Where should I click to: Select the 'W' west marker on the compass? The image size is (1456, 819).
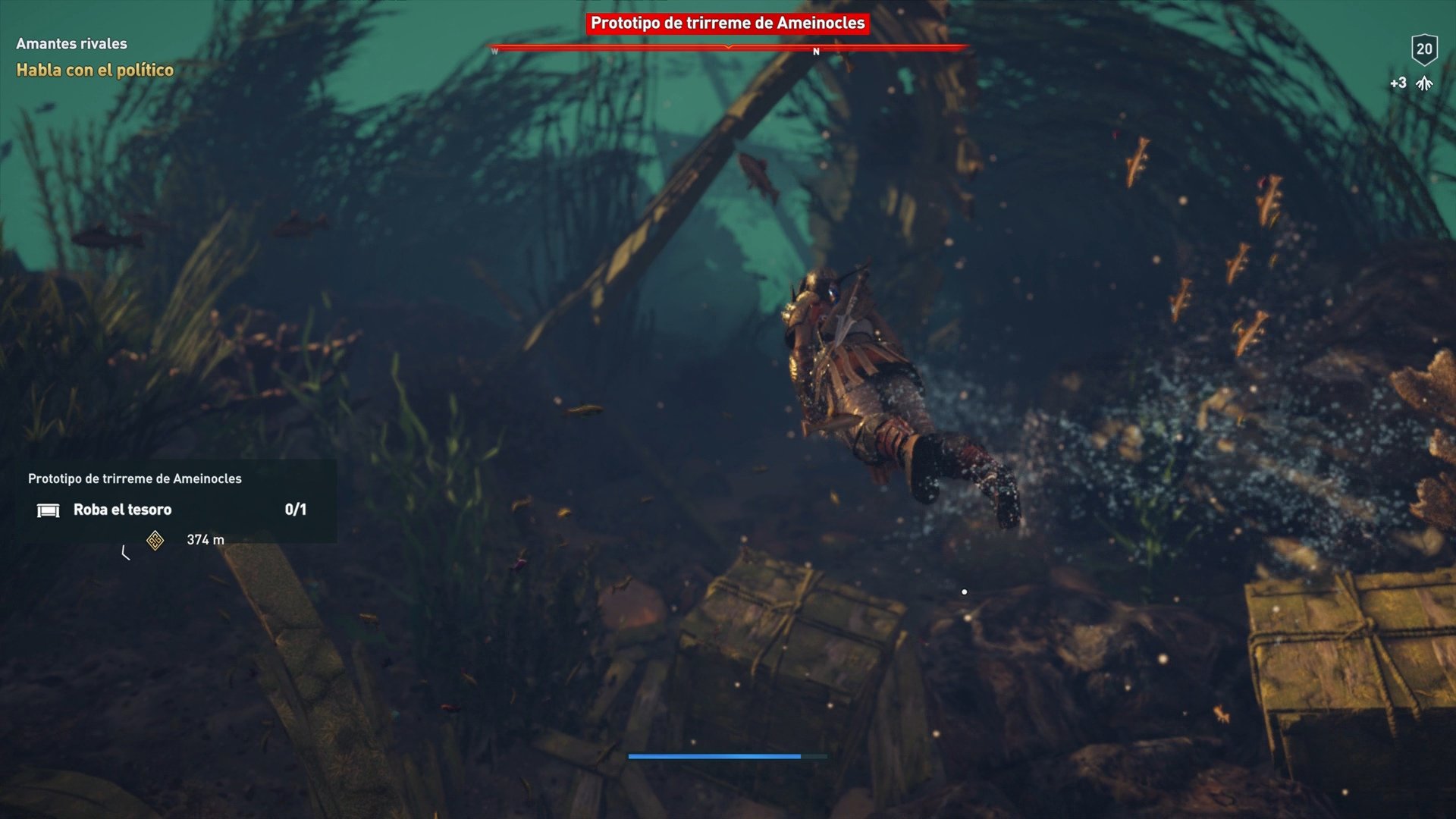pos(495,52)
